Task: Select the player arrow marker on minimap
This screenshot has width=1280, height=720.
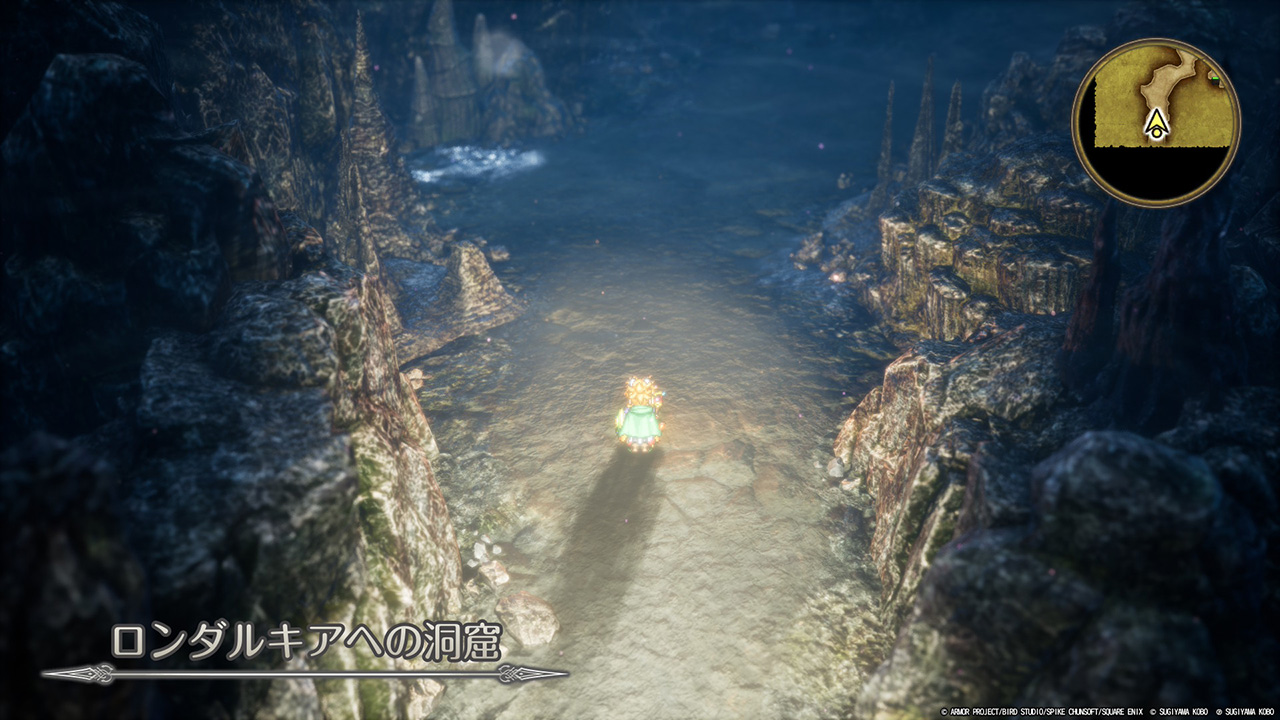Action: [1157, 124]
